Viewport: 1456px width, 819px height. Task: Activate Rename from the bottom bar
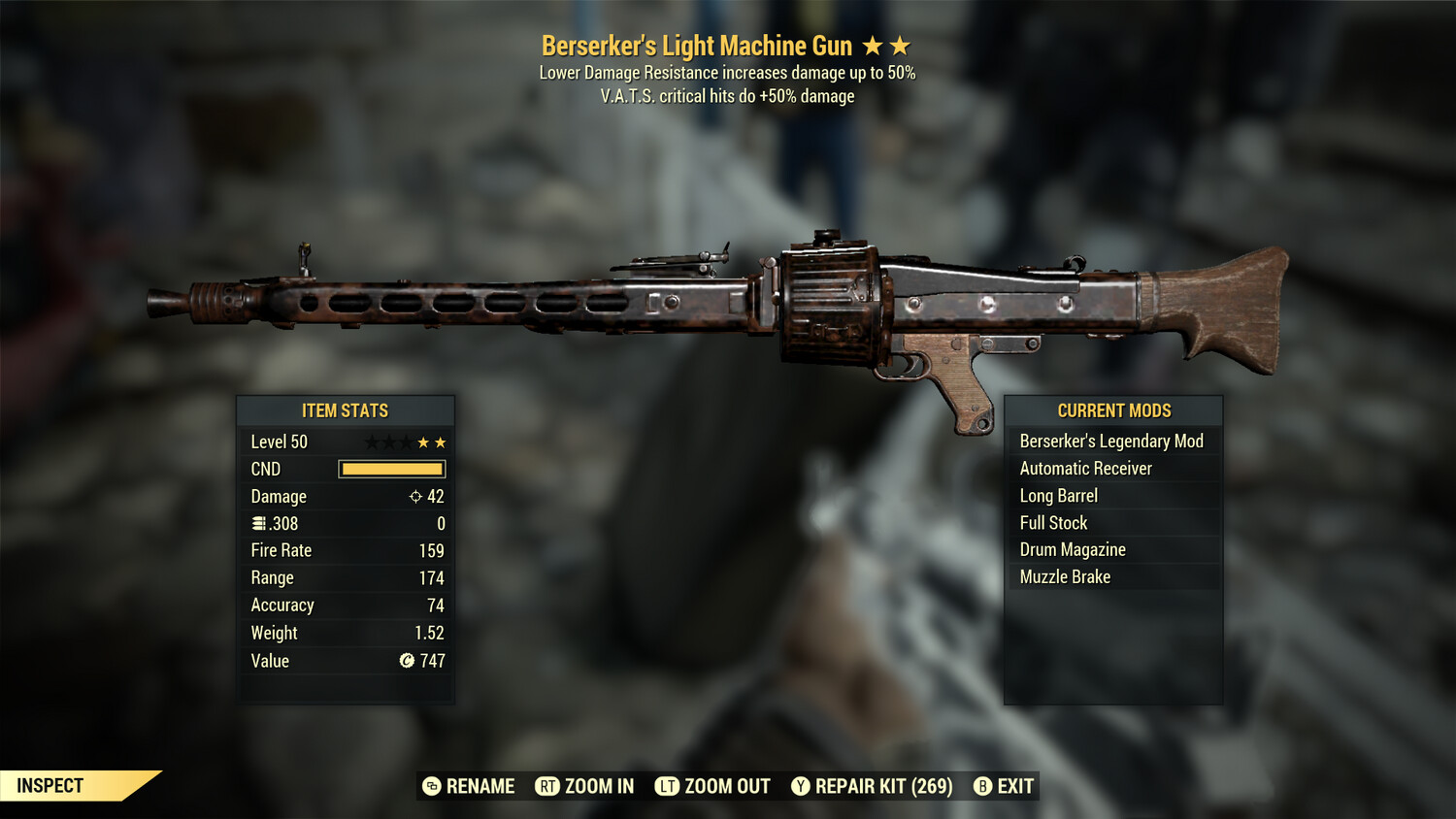click(480, 786)
